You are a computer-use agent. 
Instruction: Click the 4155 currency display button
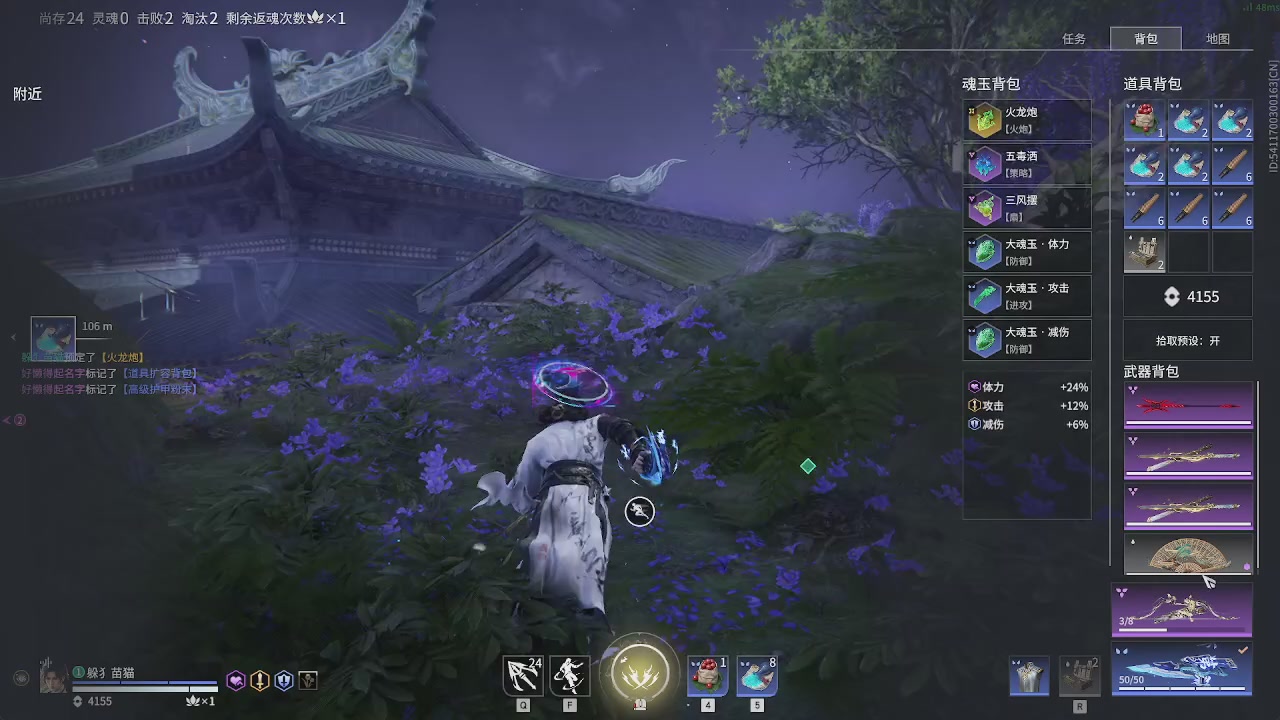coord(1189,296)
